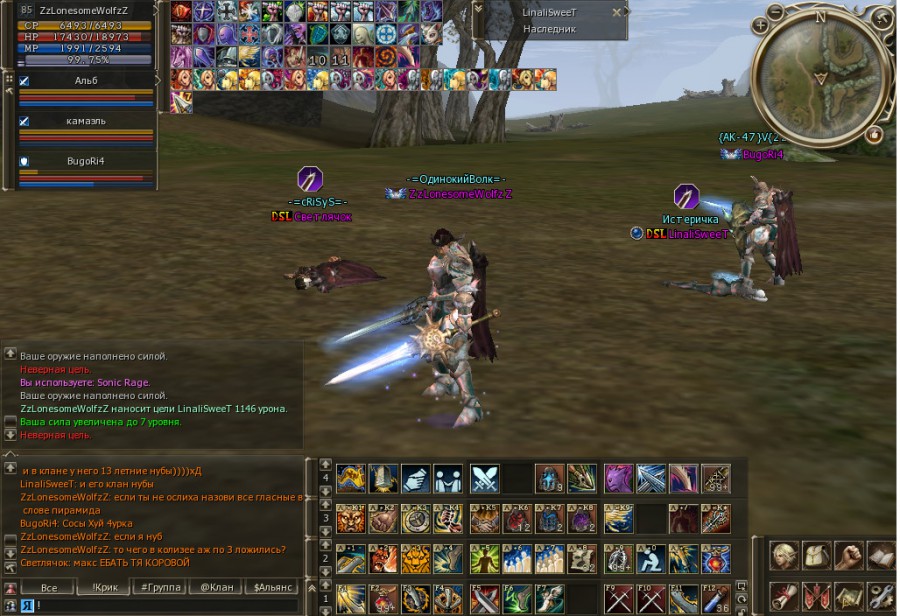Show the $Альянс chat tab
The height and width of the screenshot is (616, 900).
[271, 588]
